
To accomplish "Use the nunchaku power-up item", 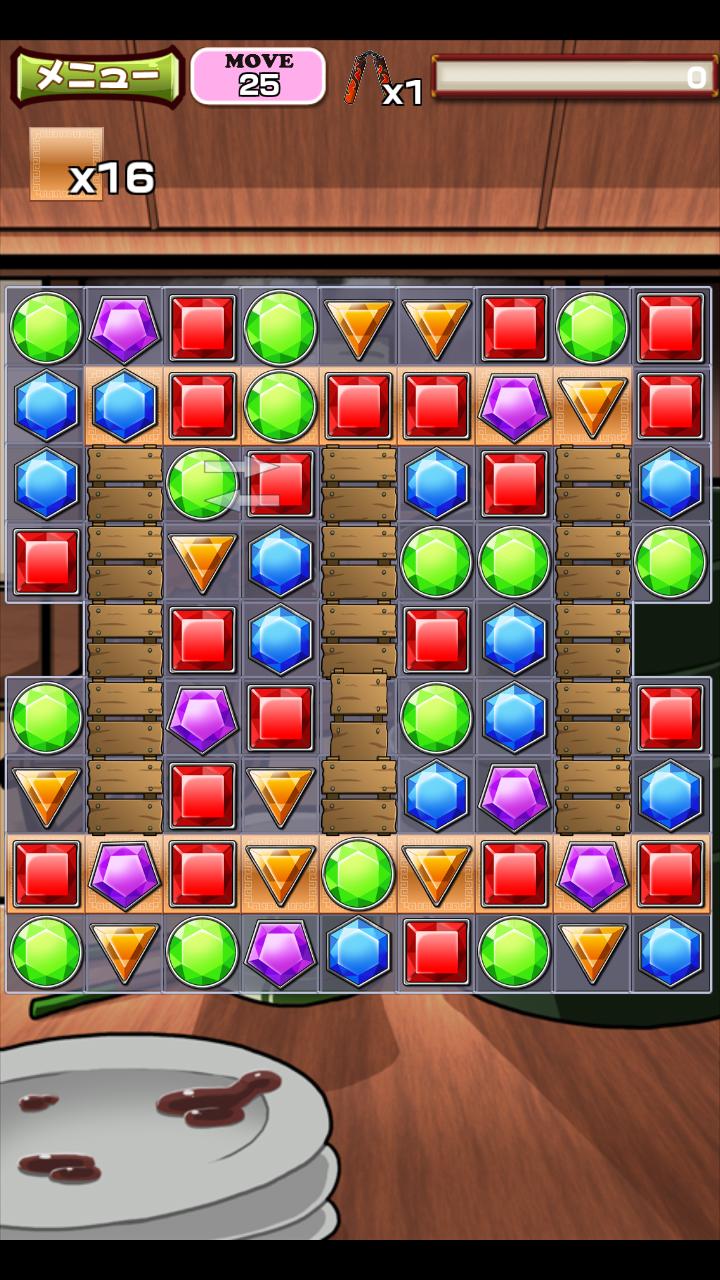I will click(x=367, y=77).
